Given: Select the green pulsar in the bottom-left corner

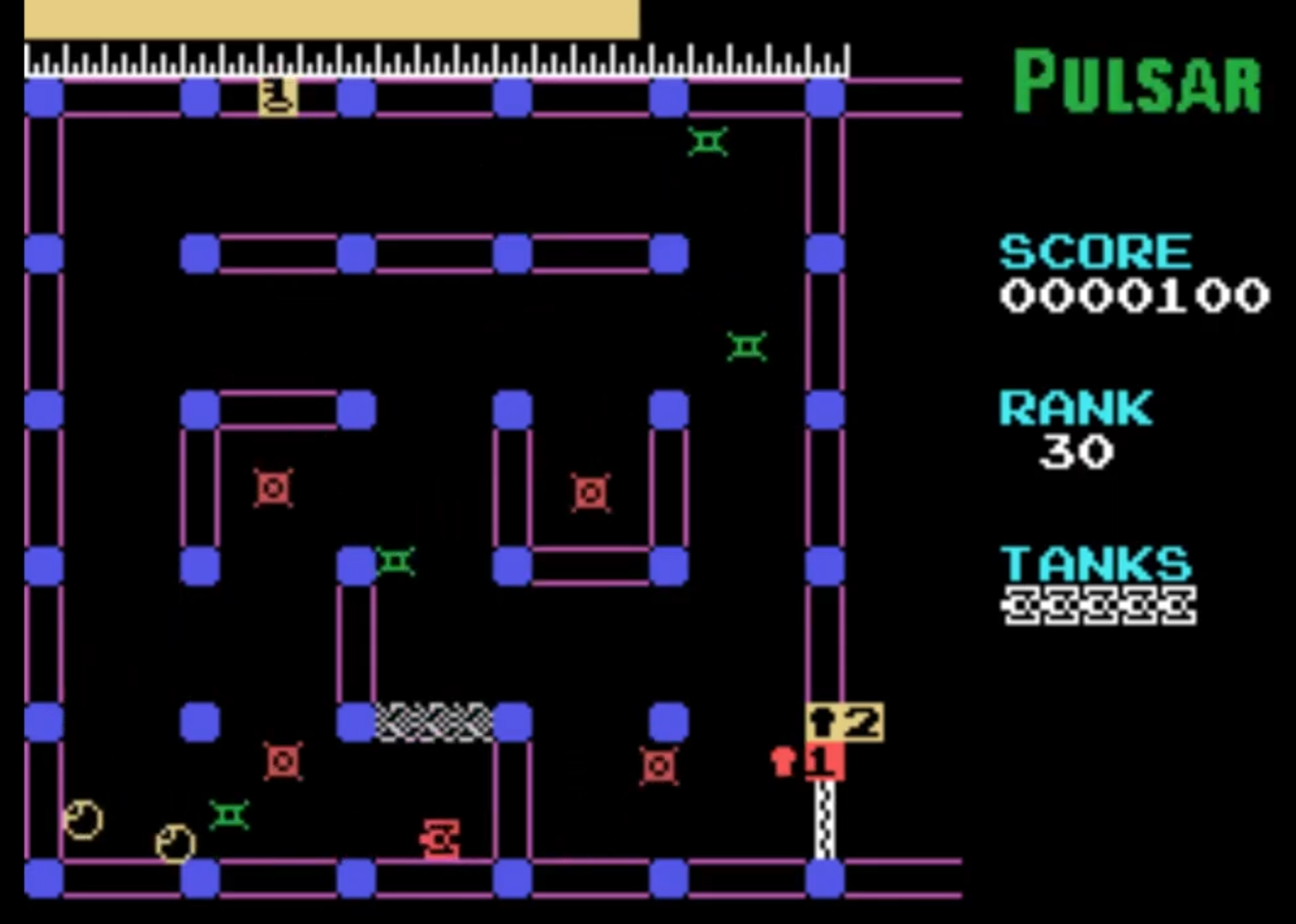Looking at the screenshot, I should [x=227, y=816].
